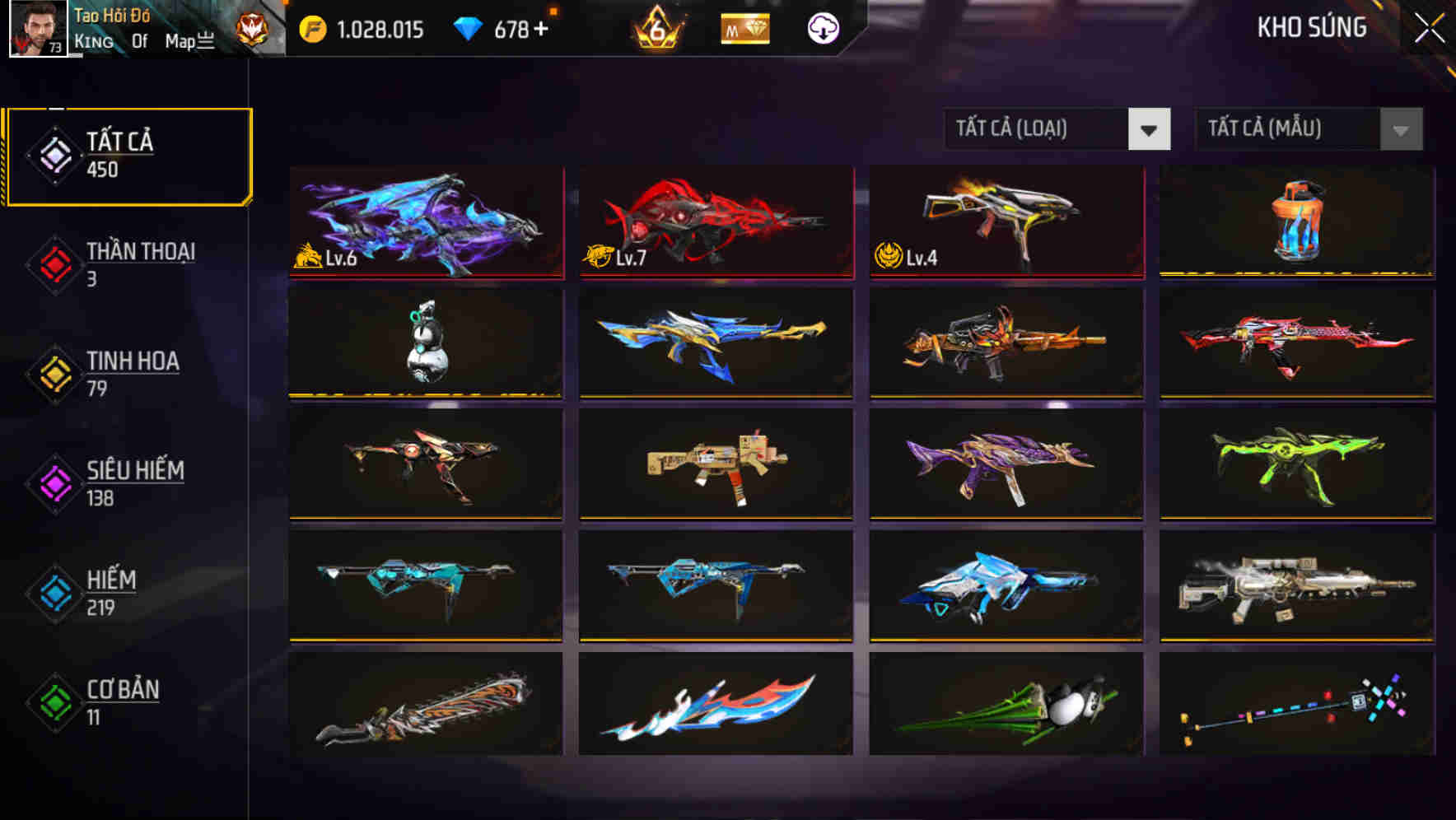Expand the arrow on the LOẠI filter
1456x820 pixels.
1151,128
